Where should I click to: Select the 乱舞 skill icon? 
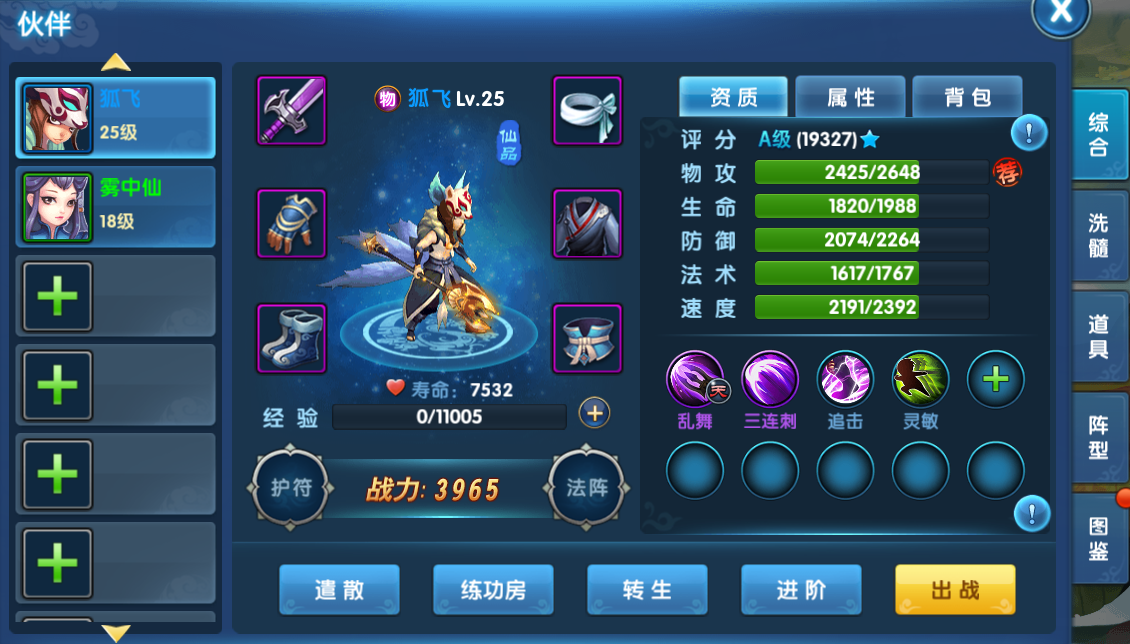[695, 379]
